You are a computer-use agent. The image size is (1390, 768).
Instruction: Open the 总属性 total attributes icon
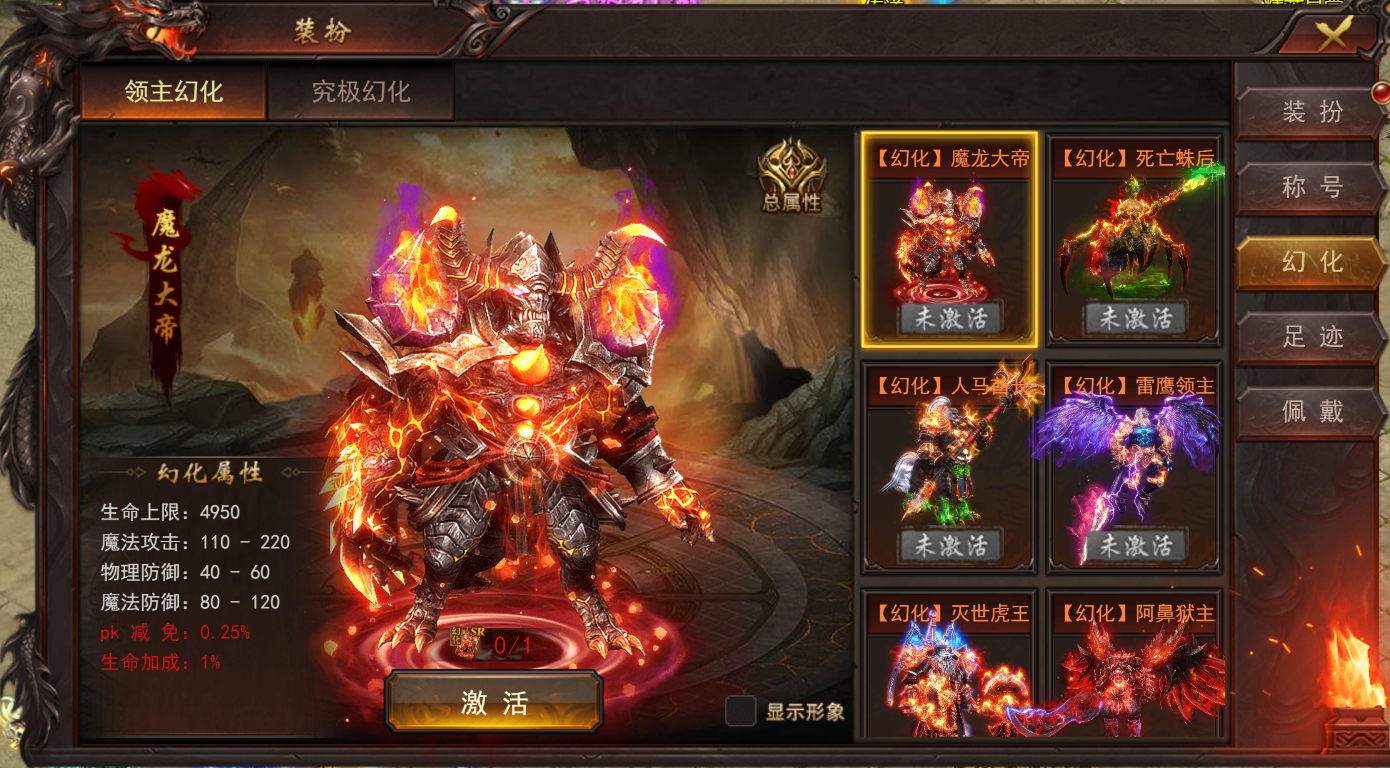pos(791,175)
